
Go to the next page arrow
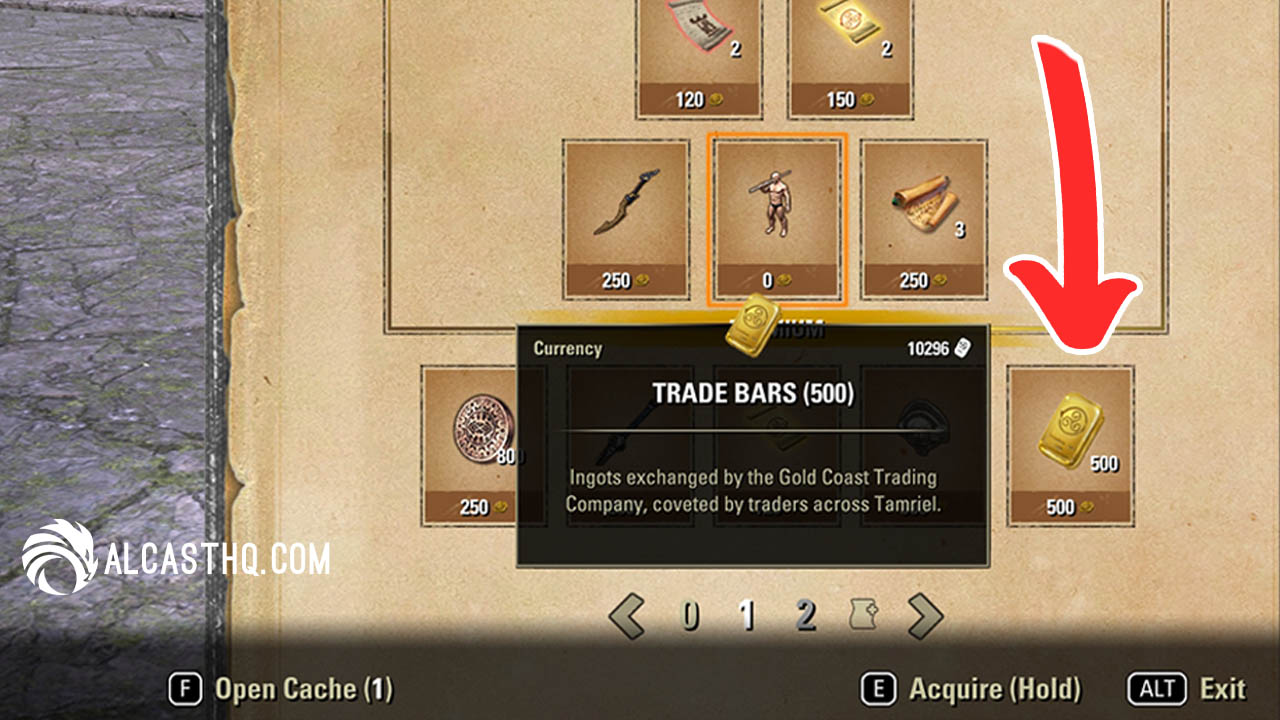[x=924, y=616]
